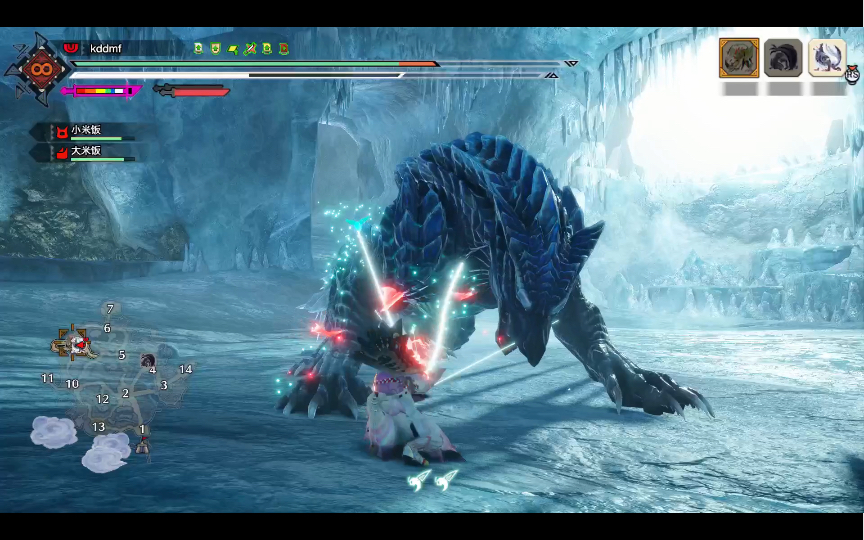Select area 7 on the minimap
864x540 pixels.
point(110,309)
